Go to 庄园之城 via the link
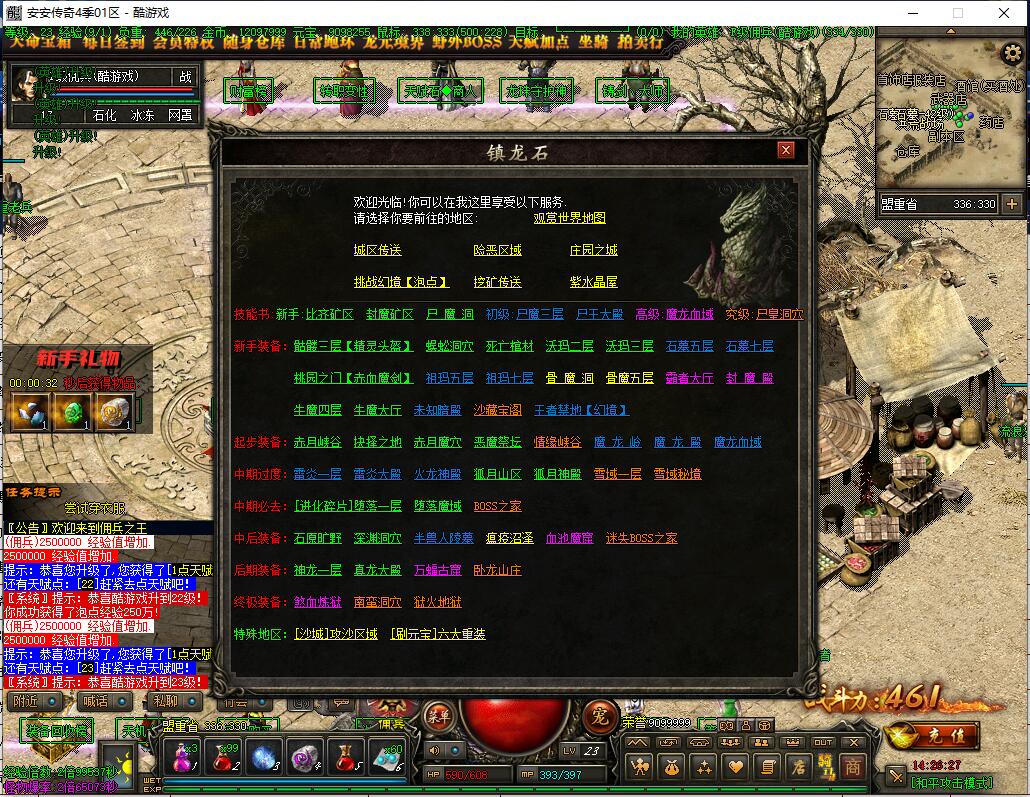The height and width of the screenshot is (797, 1030). 593,250
